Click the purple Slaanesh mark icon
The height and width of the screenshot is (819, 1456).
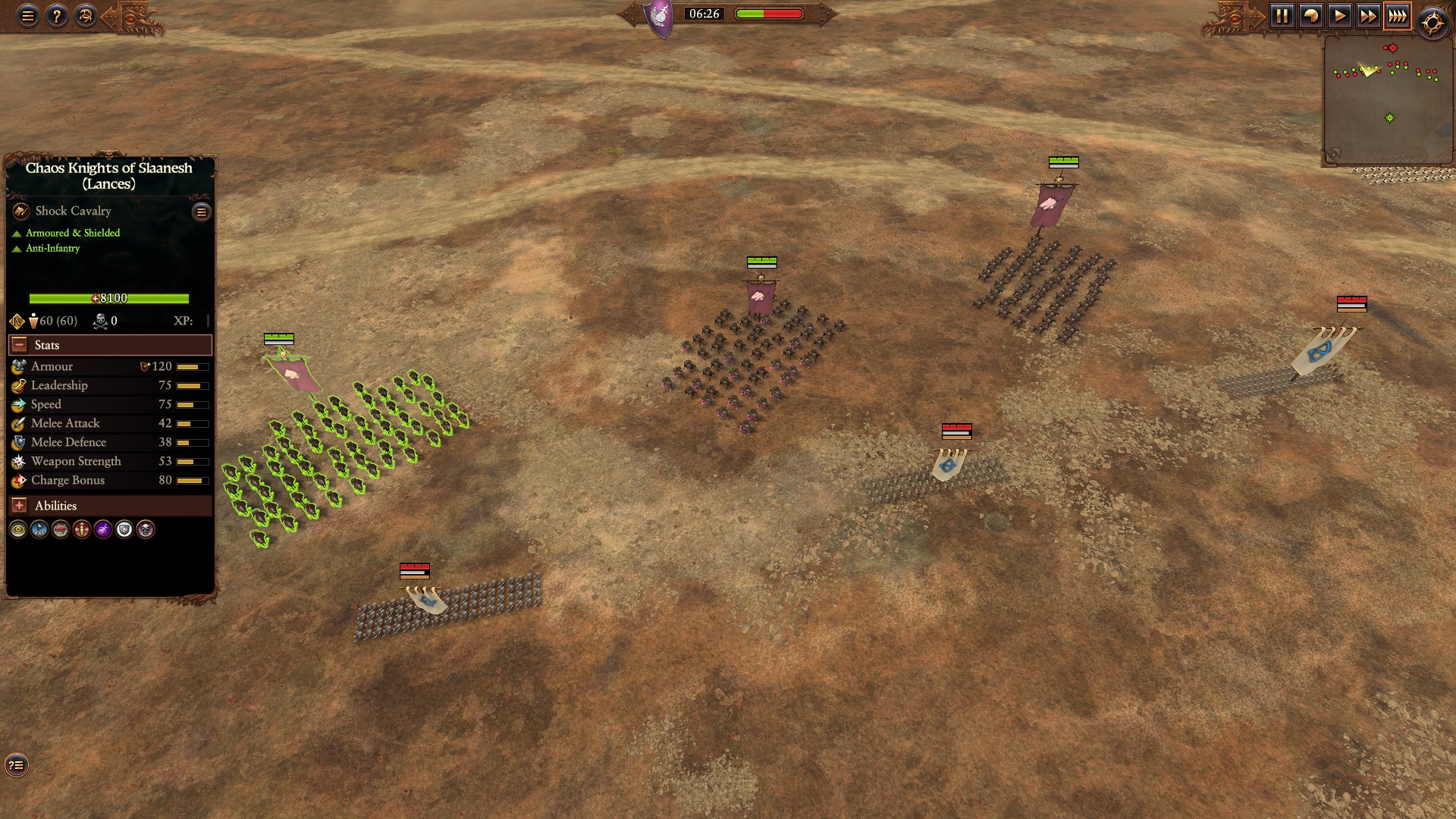[x=103, y=529]
